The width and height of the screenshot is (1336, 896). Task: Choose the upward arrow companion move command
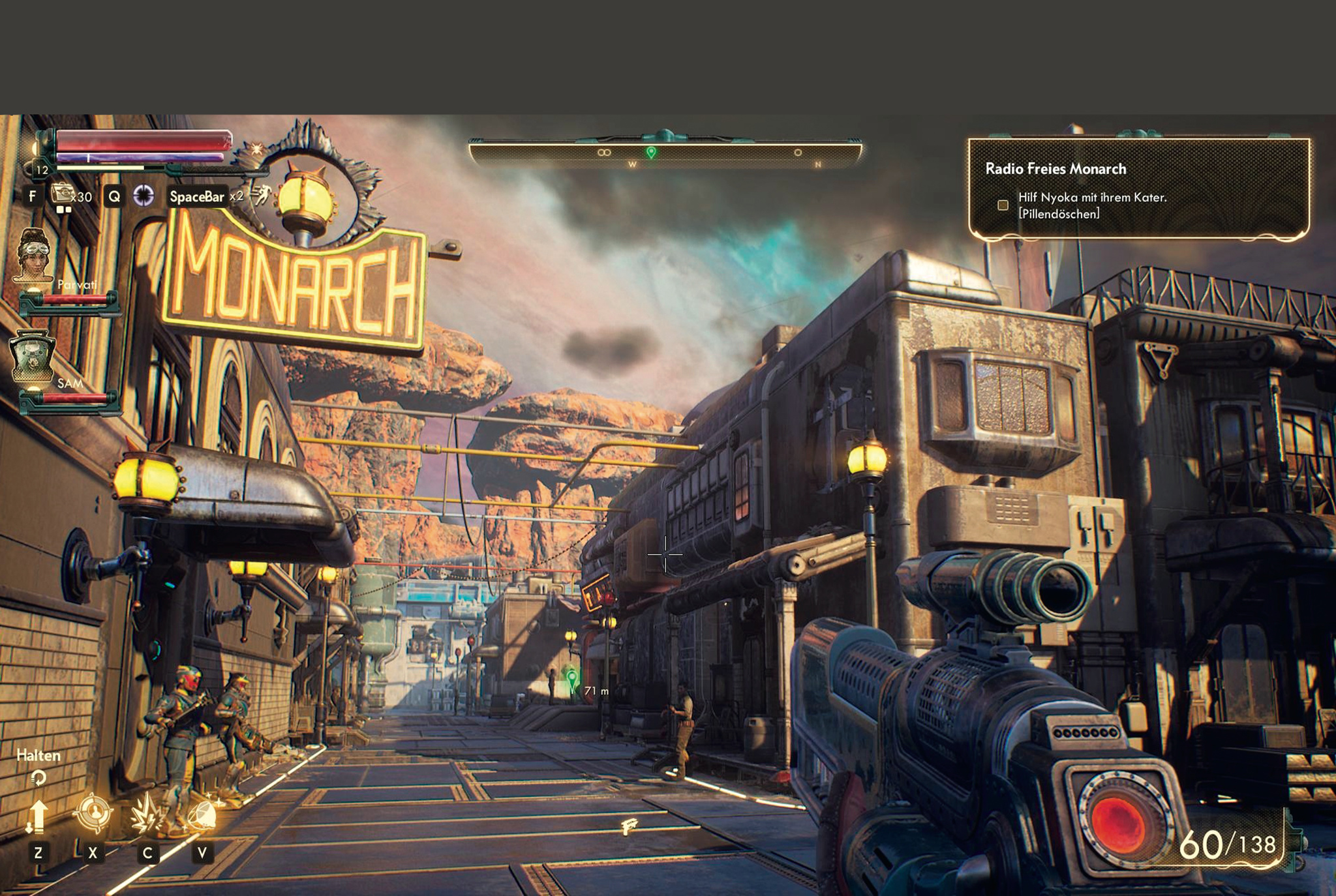pos(37,816)
